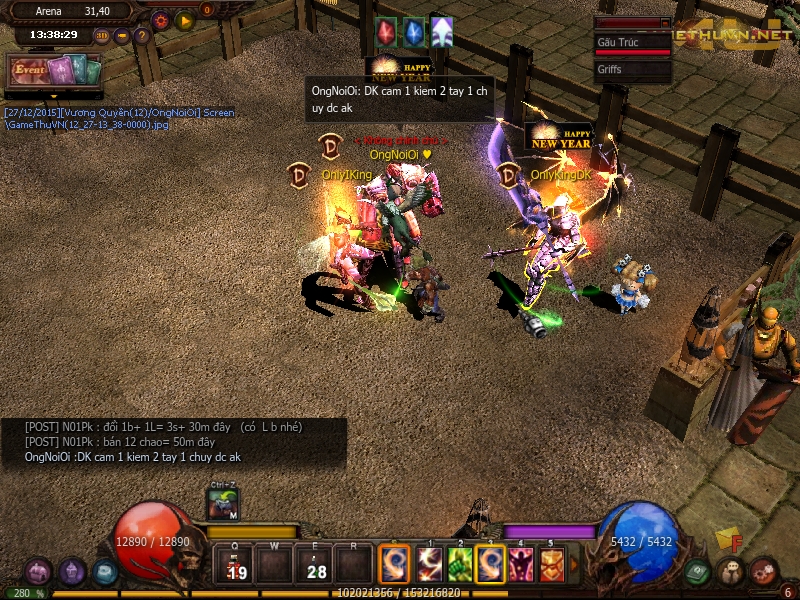Activate the yellow play arrow button
800x600 pixels.
(x=184, y=20)
